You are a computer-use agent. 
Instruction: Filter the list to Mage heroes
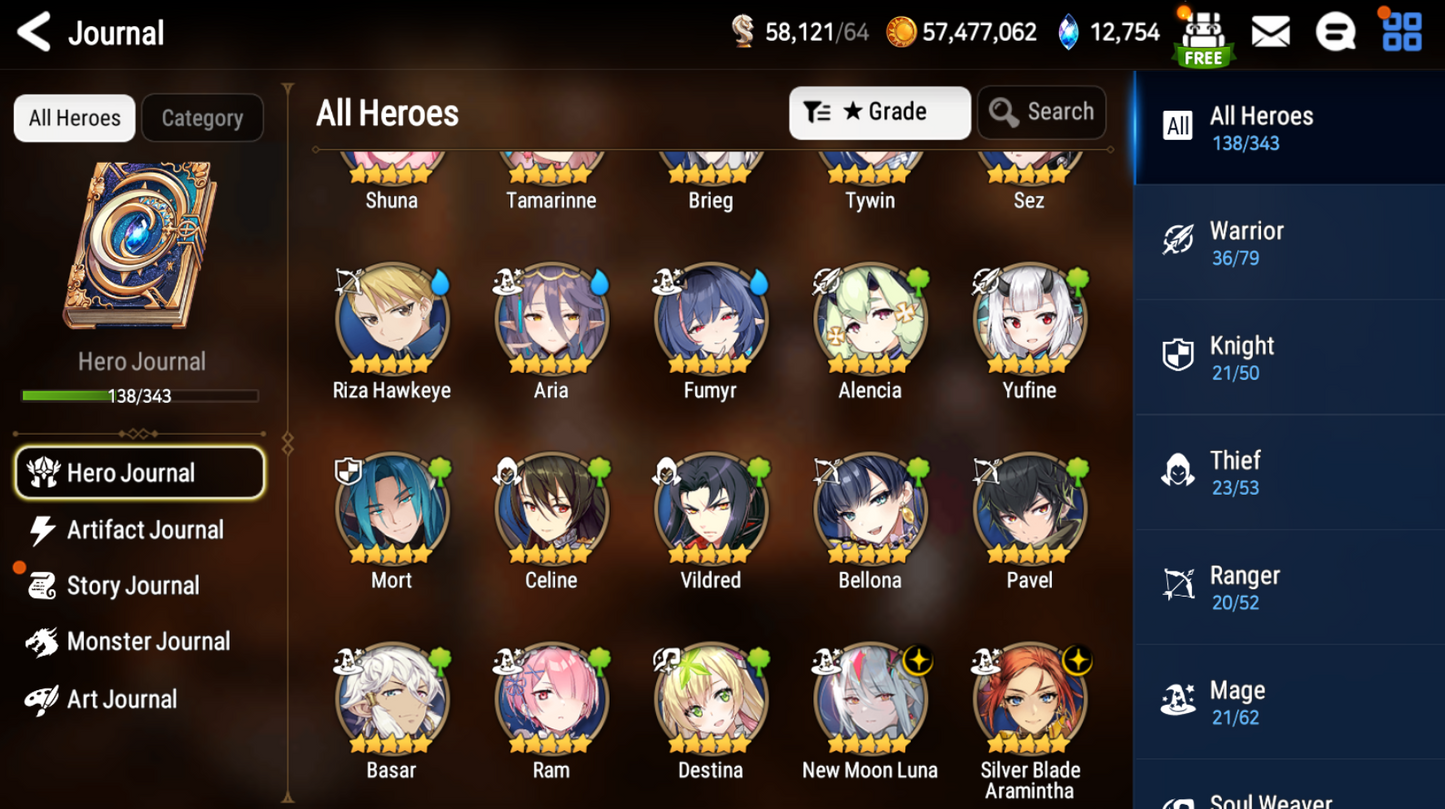point(1288,703)
